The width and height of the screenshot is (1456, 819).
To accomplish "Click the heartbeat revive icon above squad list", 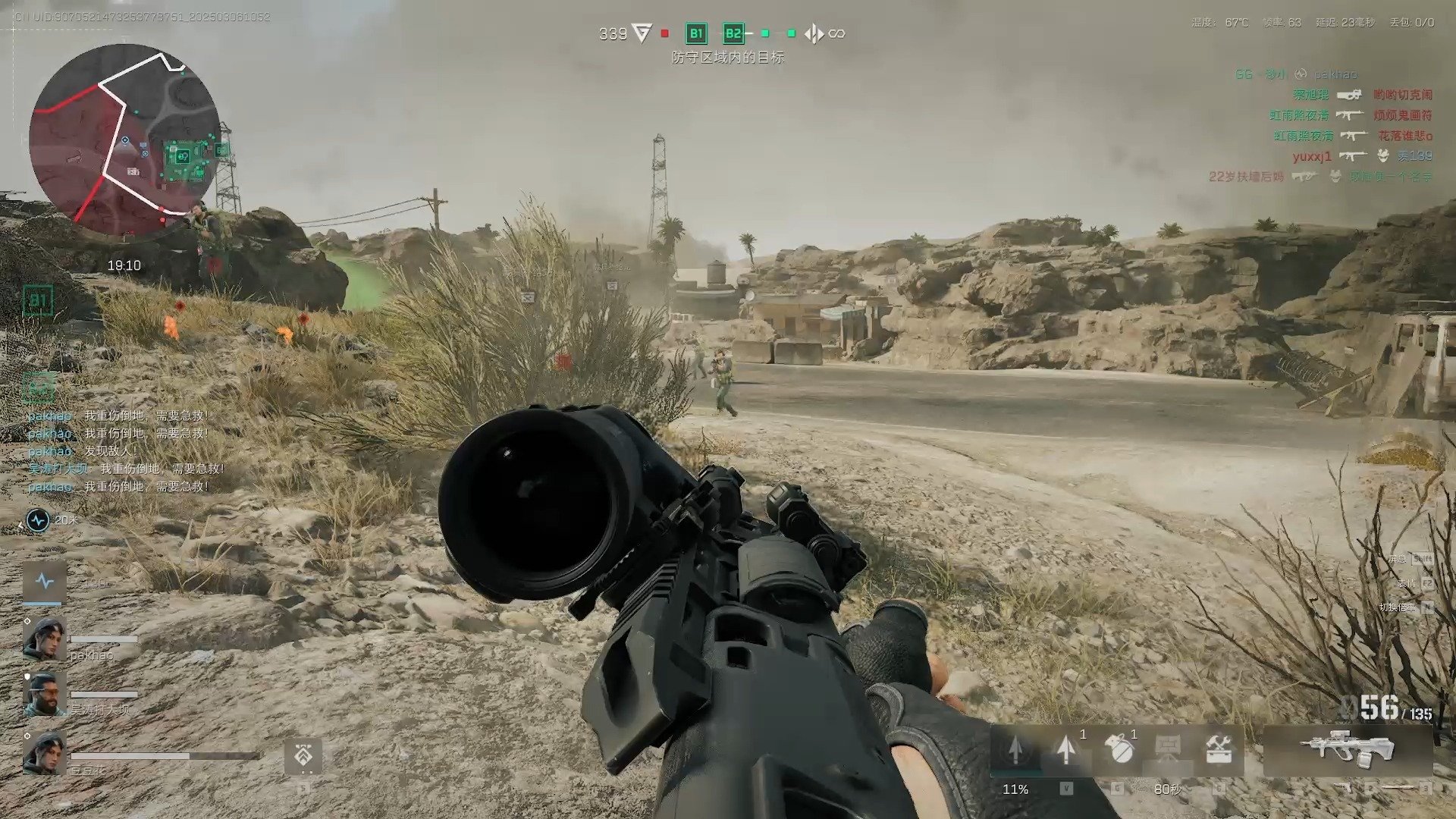I will (x=45, y=582).
